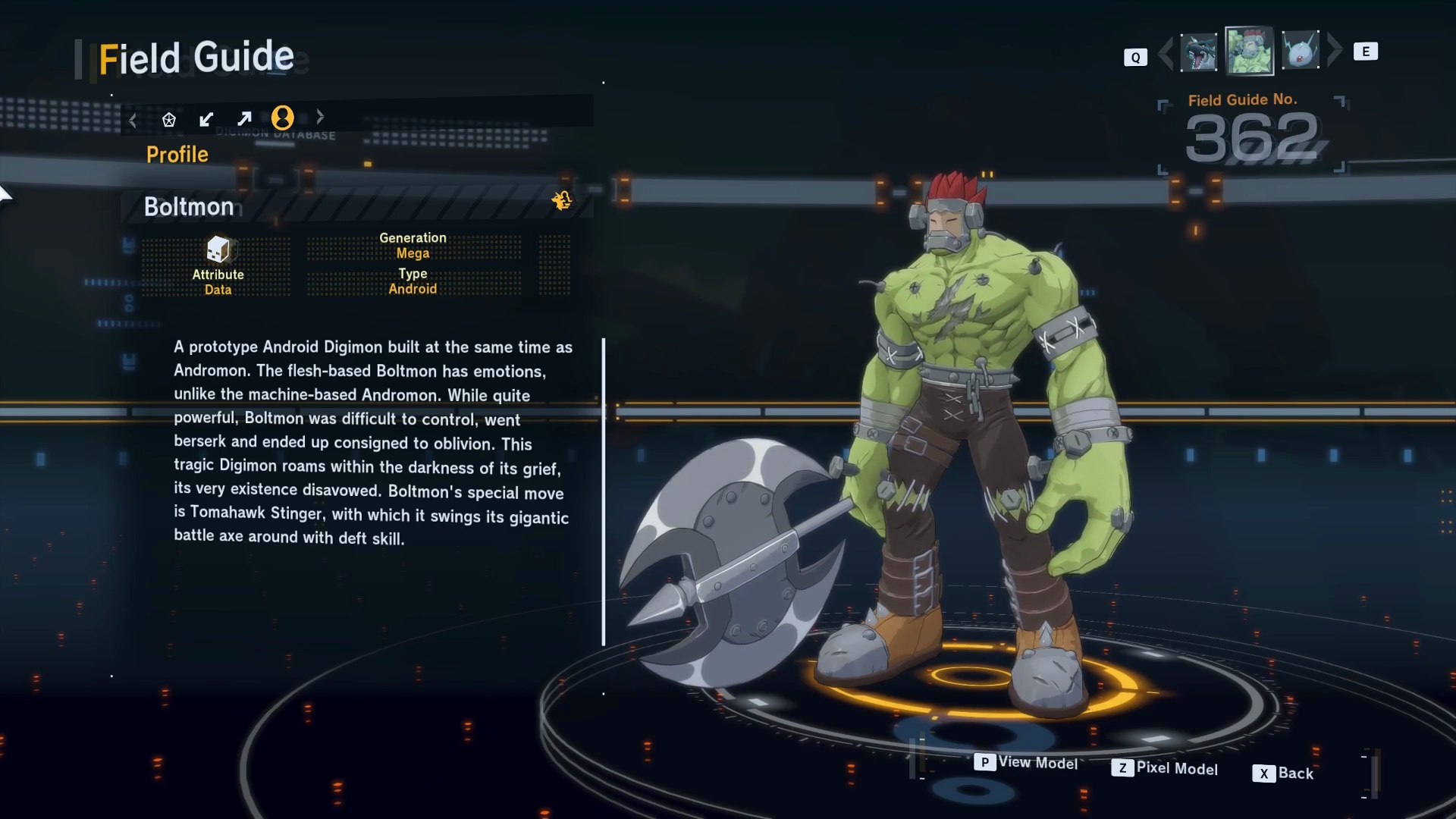This screenshot has width=1456, height=819.
Task: Open the down-left arrow tab
Action: pos(206,119)
